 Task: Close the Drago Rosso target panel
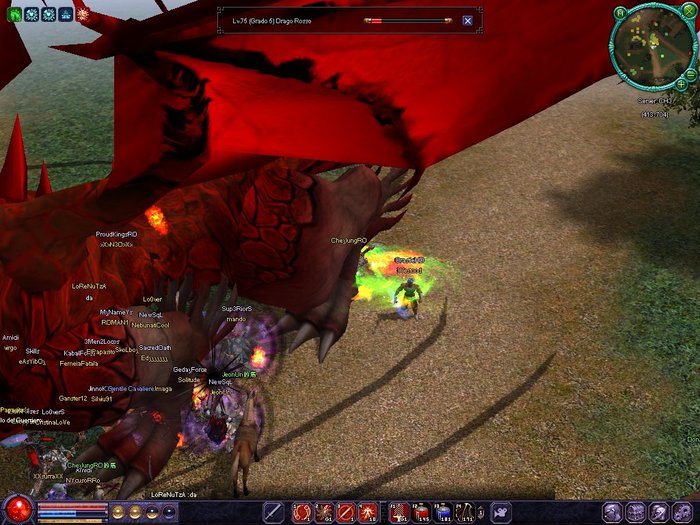coord(467,20)
